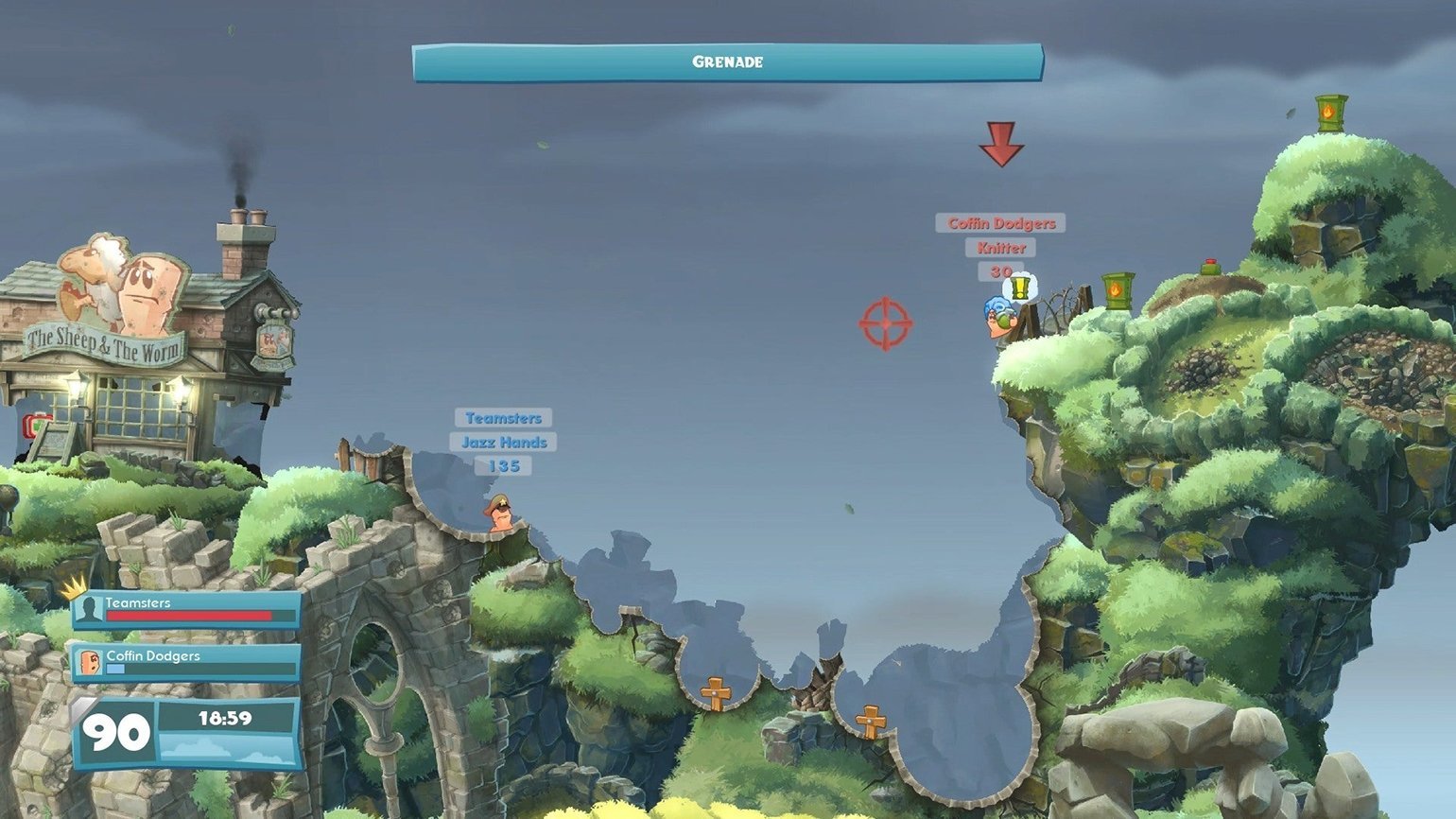The height and width of the screenshot is (819, 1456).
Task: Select the Teamsters team panel
Action: coord(187,610)
